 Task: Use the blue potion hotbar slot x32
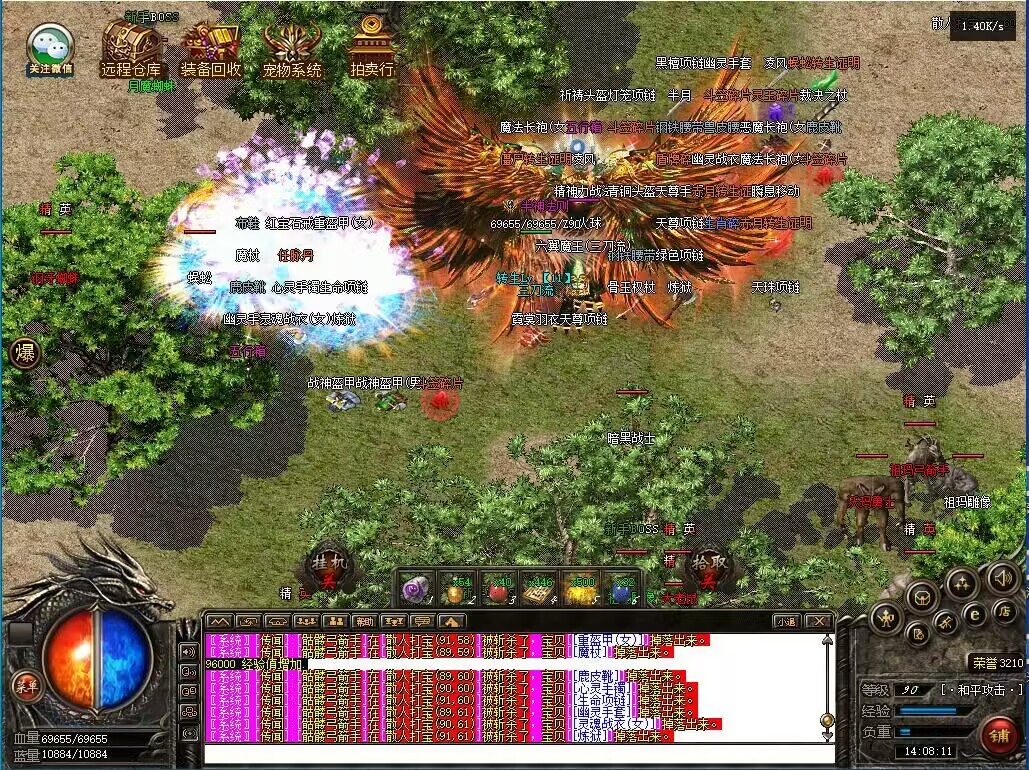pyautogui.click(x=621, y=589)
